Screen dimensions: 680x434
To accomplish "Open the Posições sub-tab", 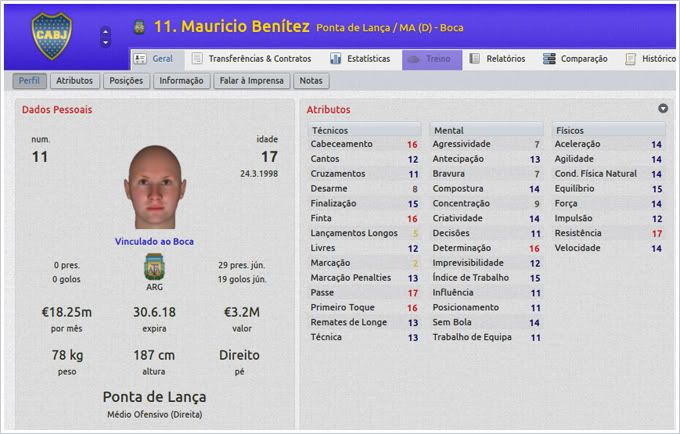I will [x=126, y=81].
